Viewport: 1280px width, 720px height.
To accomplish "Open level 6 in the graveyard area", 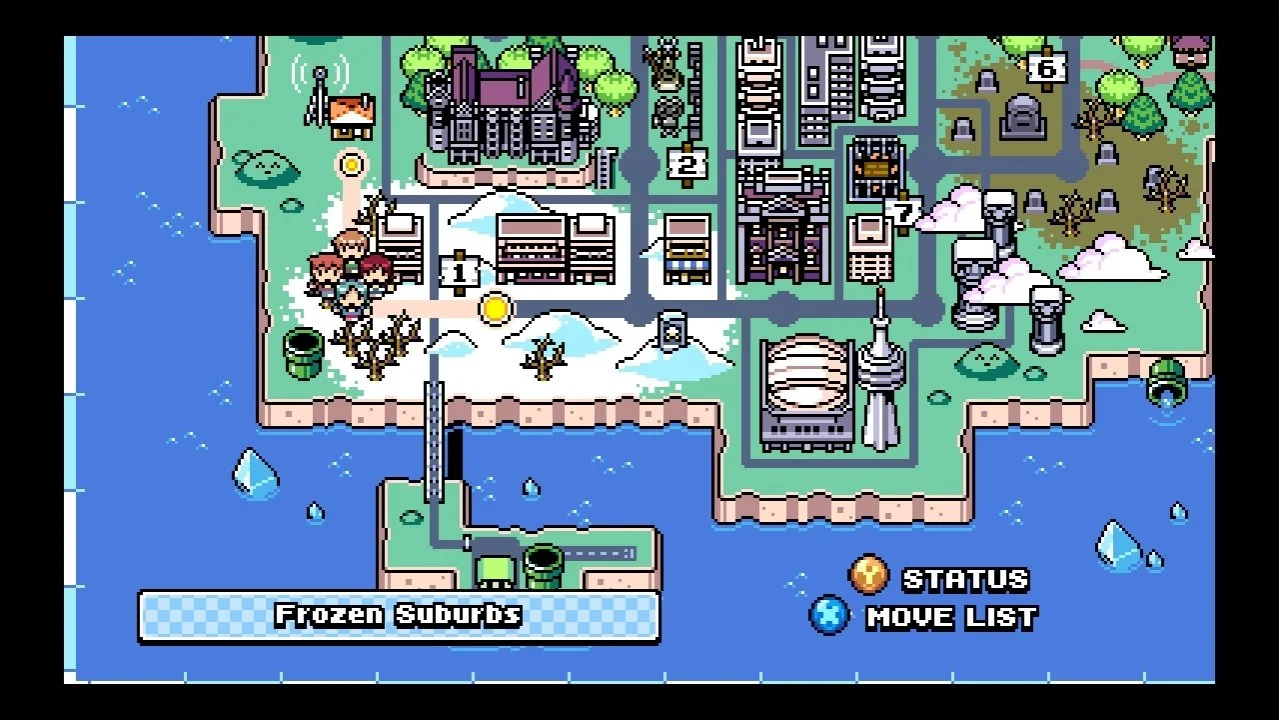I will [1046, 68].
